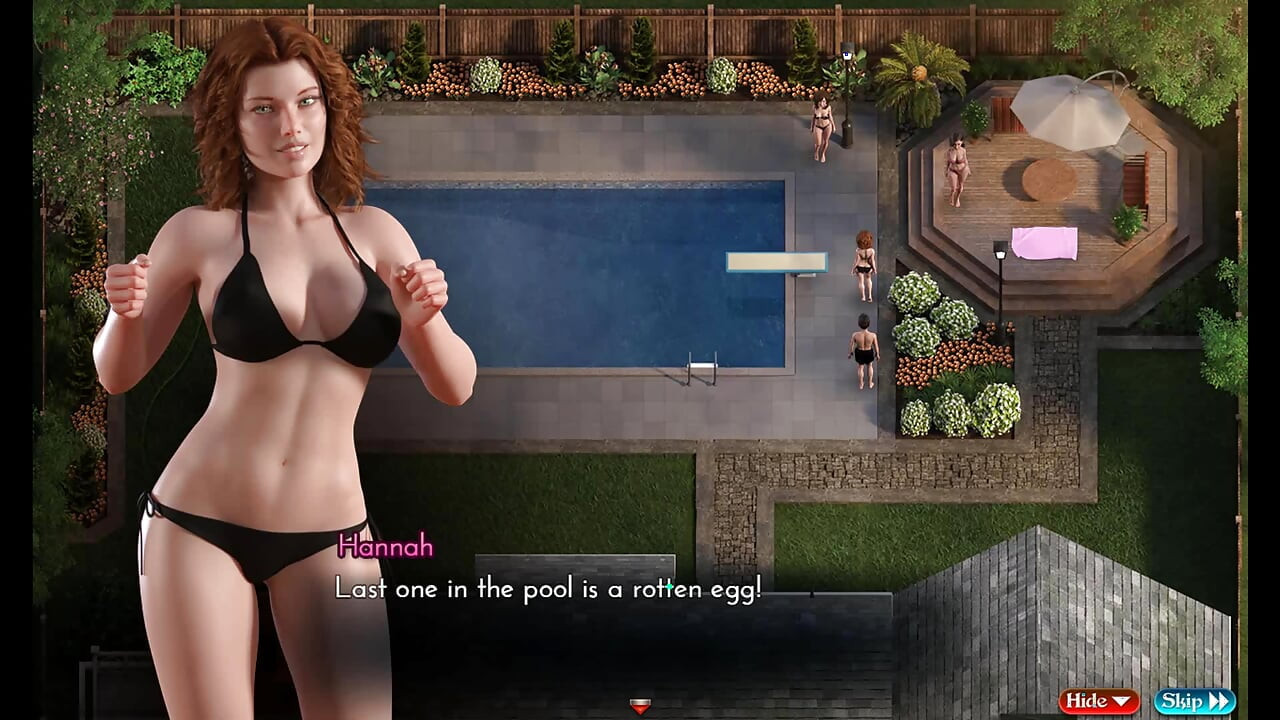Screen dimensions: 1280x720
Task: Click the Hannah name label
Action: [385, 548]
